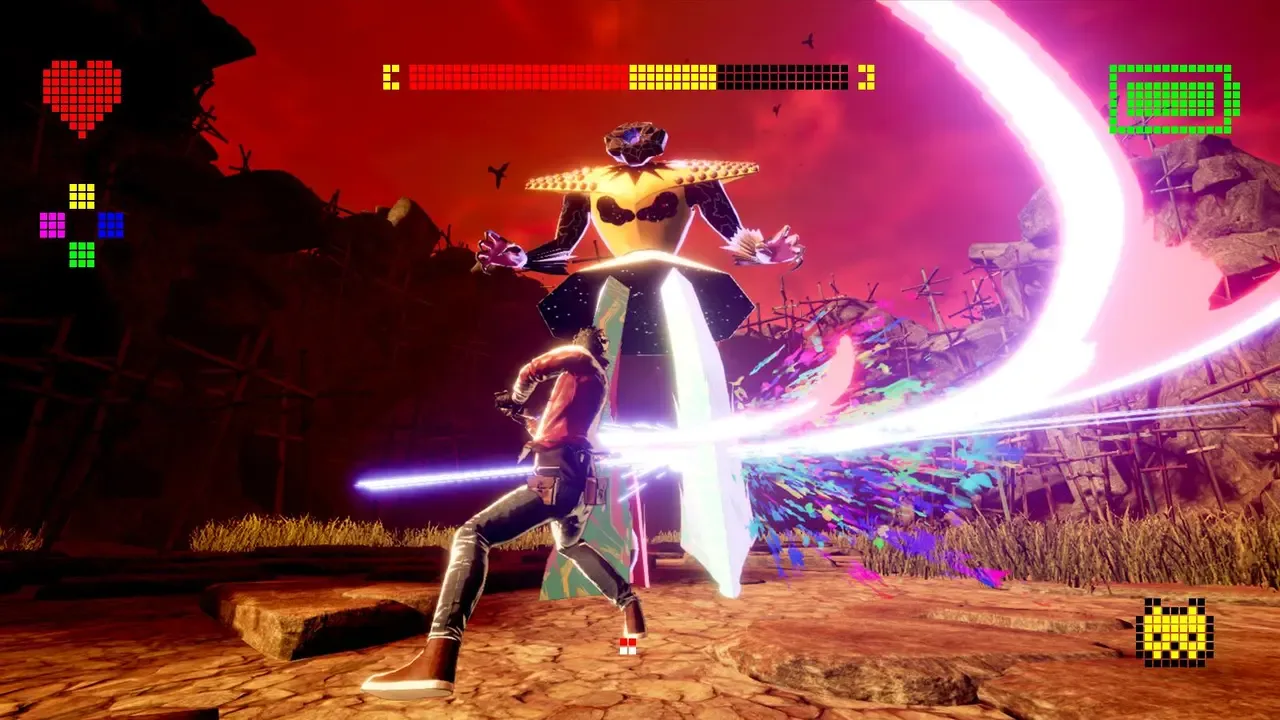Click the magenta Death Glove skill block

tap(52, 225)
